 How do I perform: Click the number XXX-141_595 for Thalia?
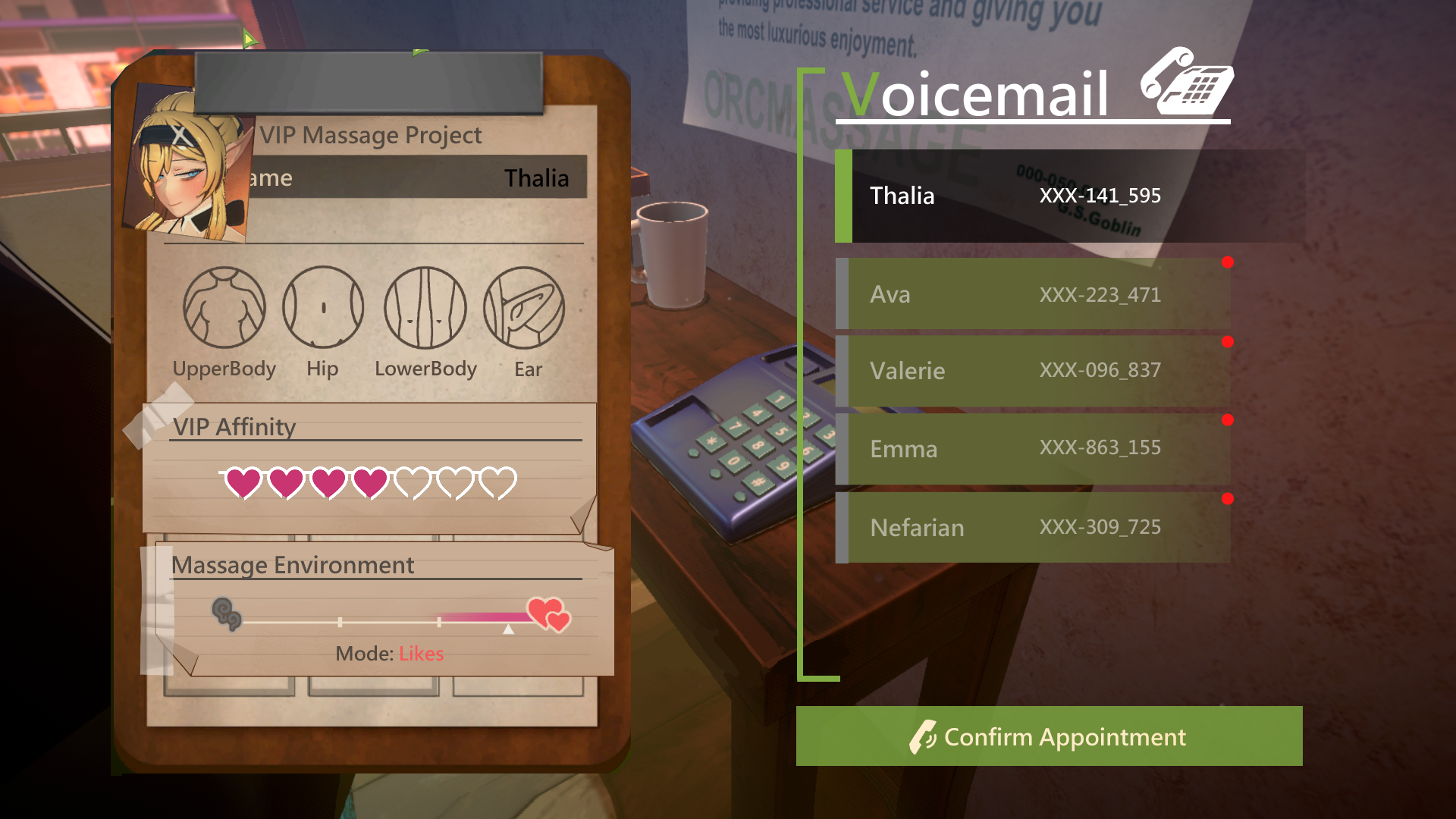point(1100,196)
